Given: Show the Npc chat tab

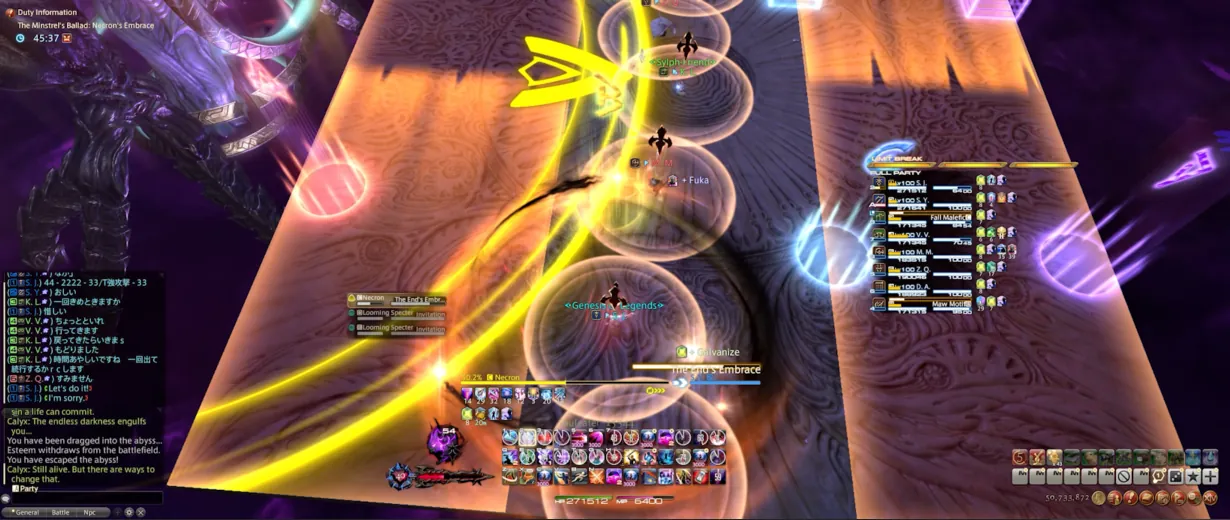Looking at the screenshot, I should coord(90,512).
